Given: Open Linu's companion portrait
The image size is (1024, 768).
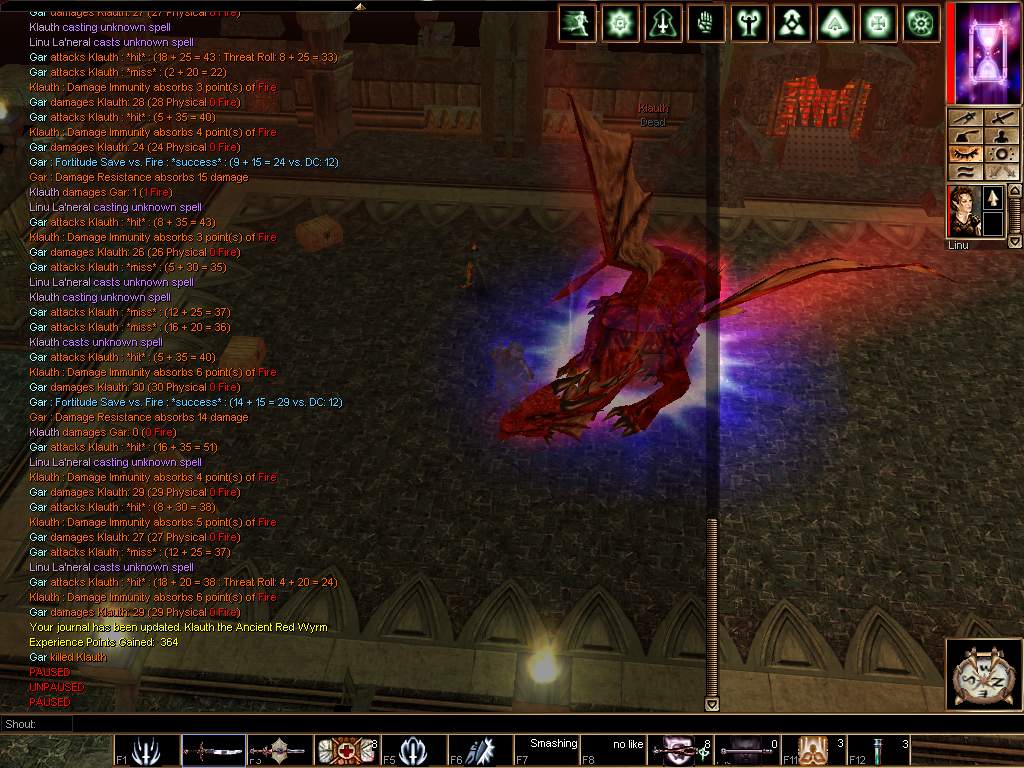Looking at the screenshot, I should pyautogui.click(x=964, y=211).
